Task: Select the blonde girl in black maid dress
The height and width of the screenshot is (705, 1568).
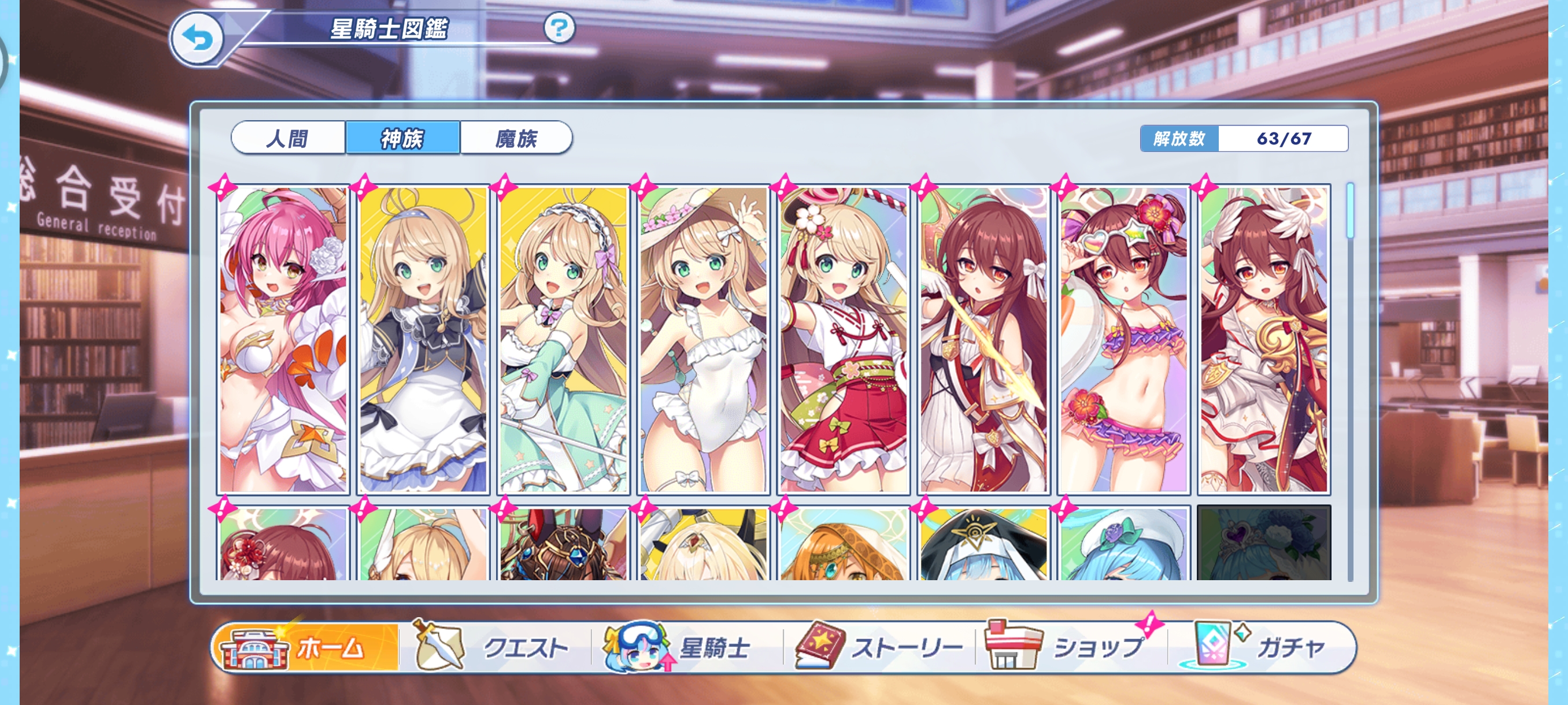Action: click(x=423, y=339)
